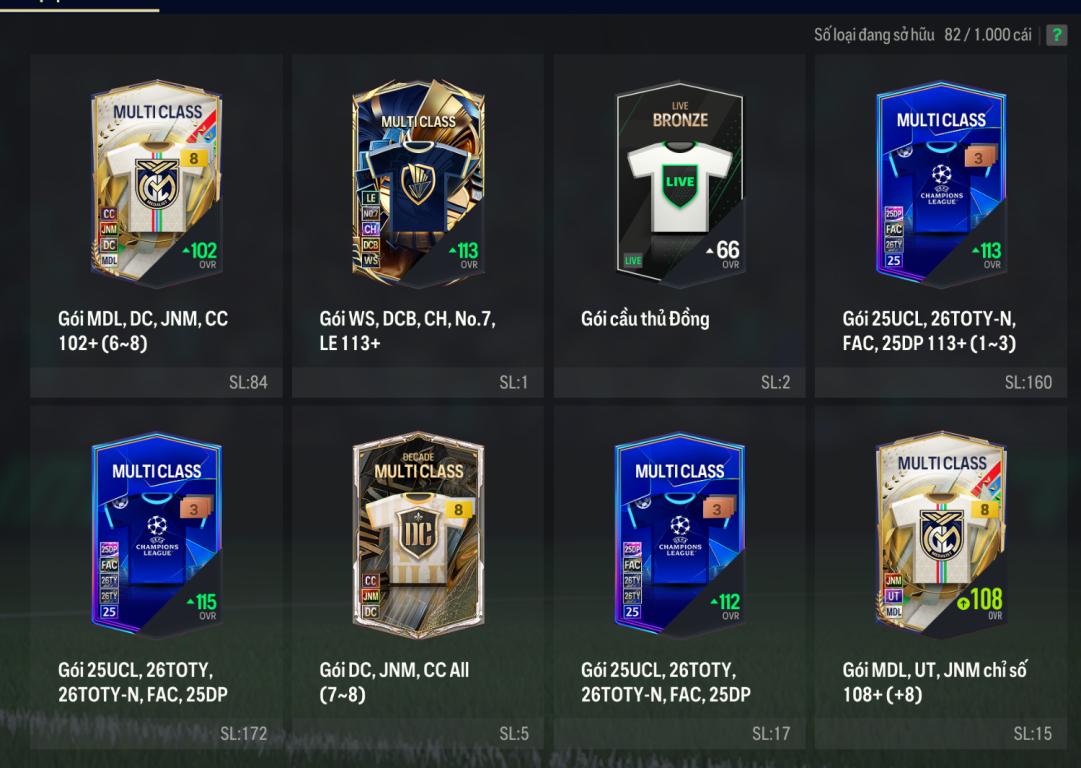
Task: Choose the Champions League pack with 112 OVR
Action: 680,532
